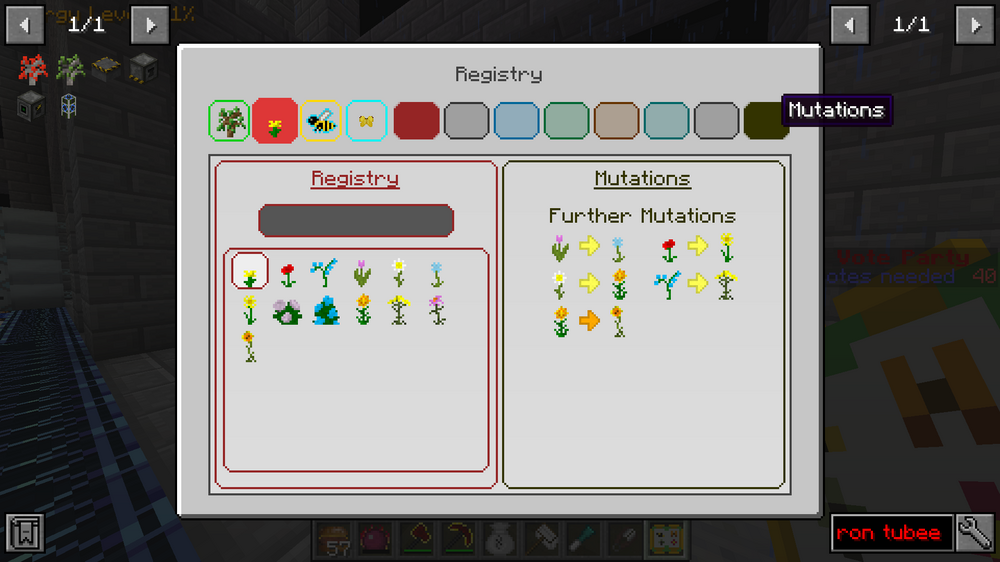
Task: Open the wrench settings button
Action: point(974,533)
